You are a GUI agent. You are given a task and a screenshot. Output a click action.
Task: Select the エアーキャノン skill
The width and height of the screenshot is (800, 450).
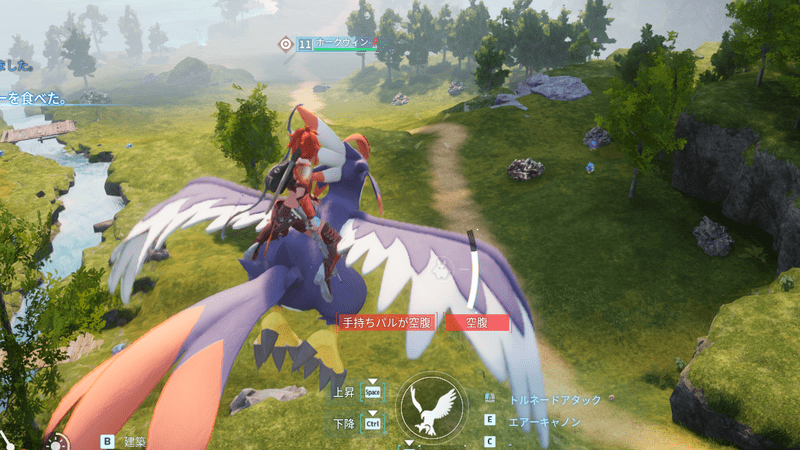(546, 422)
